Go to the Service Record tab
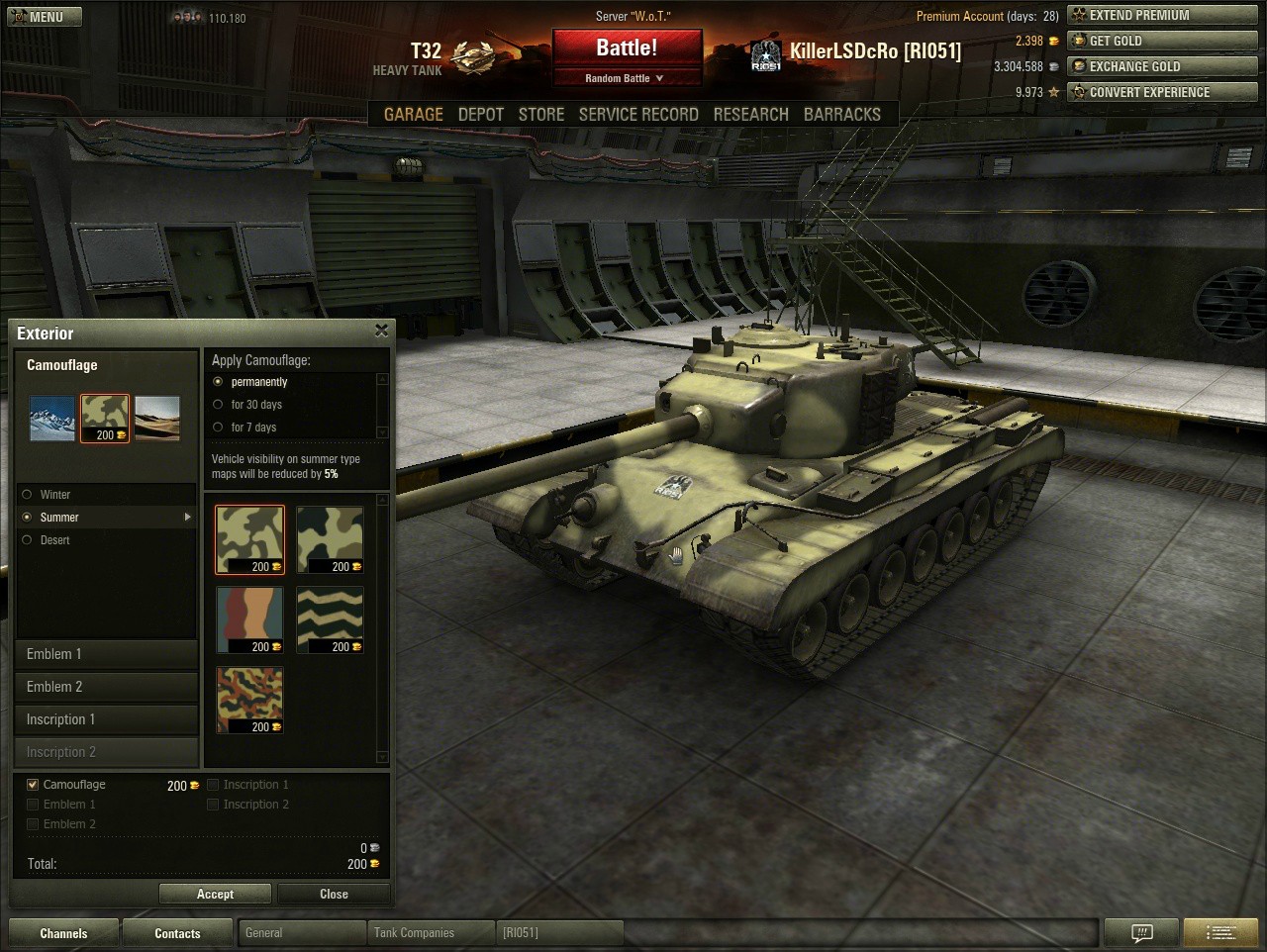The width and height of the screenshot is (1267, 952). 638,115
